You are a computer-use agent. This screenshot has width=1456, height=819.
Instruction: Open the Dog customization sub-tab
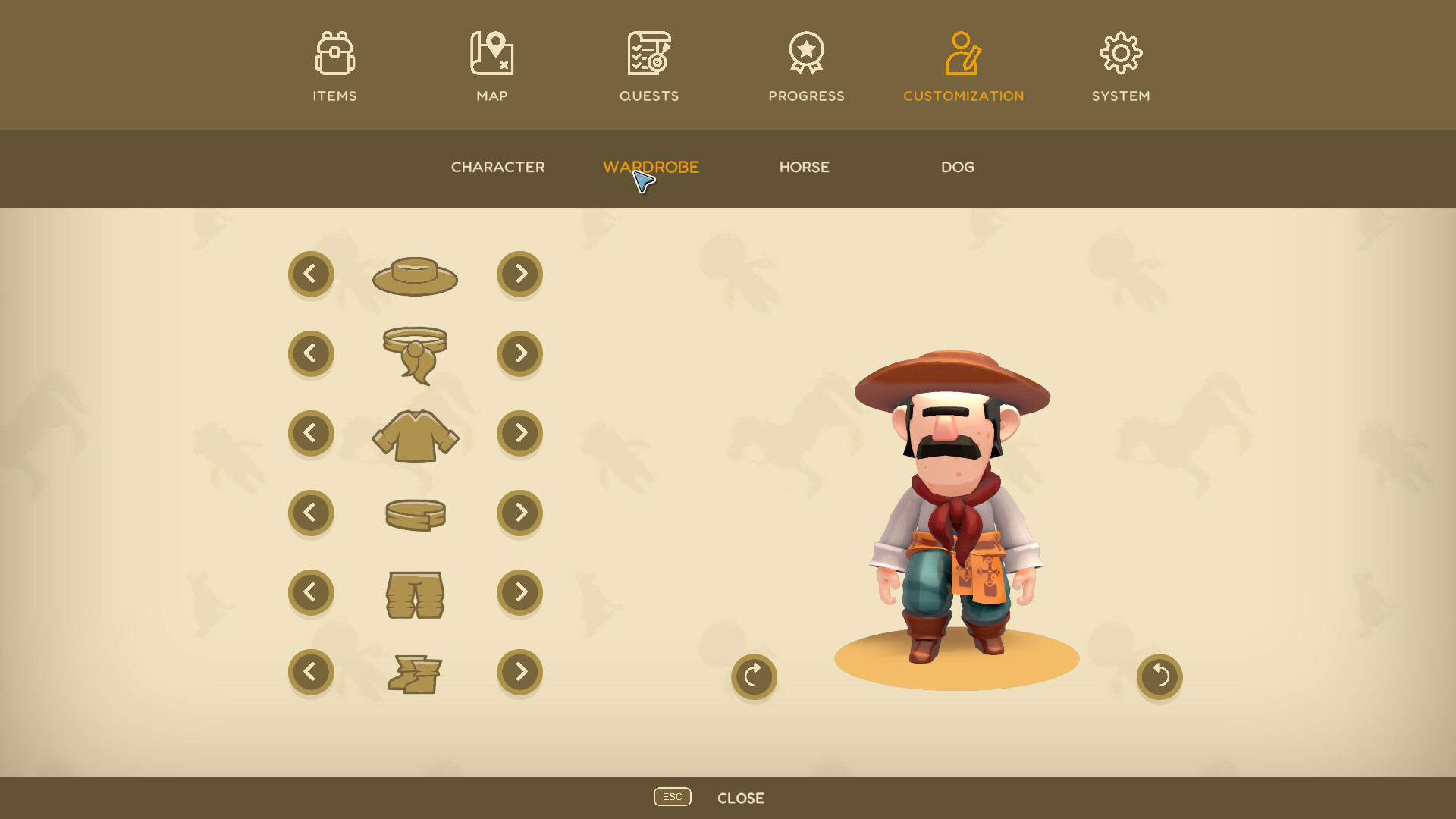point(958,167)
